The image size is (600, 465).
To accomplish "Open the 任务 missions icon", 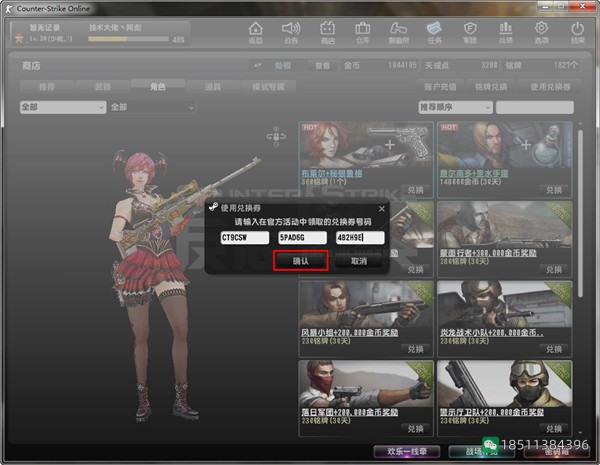I will (434, 32).
